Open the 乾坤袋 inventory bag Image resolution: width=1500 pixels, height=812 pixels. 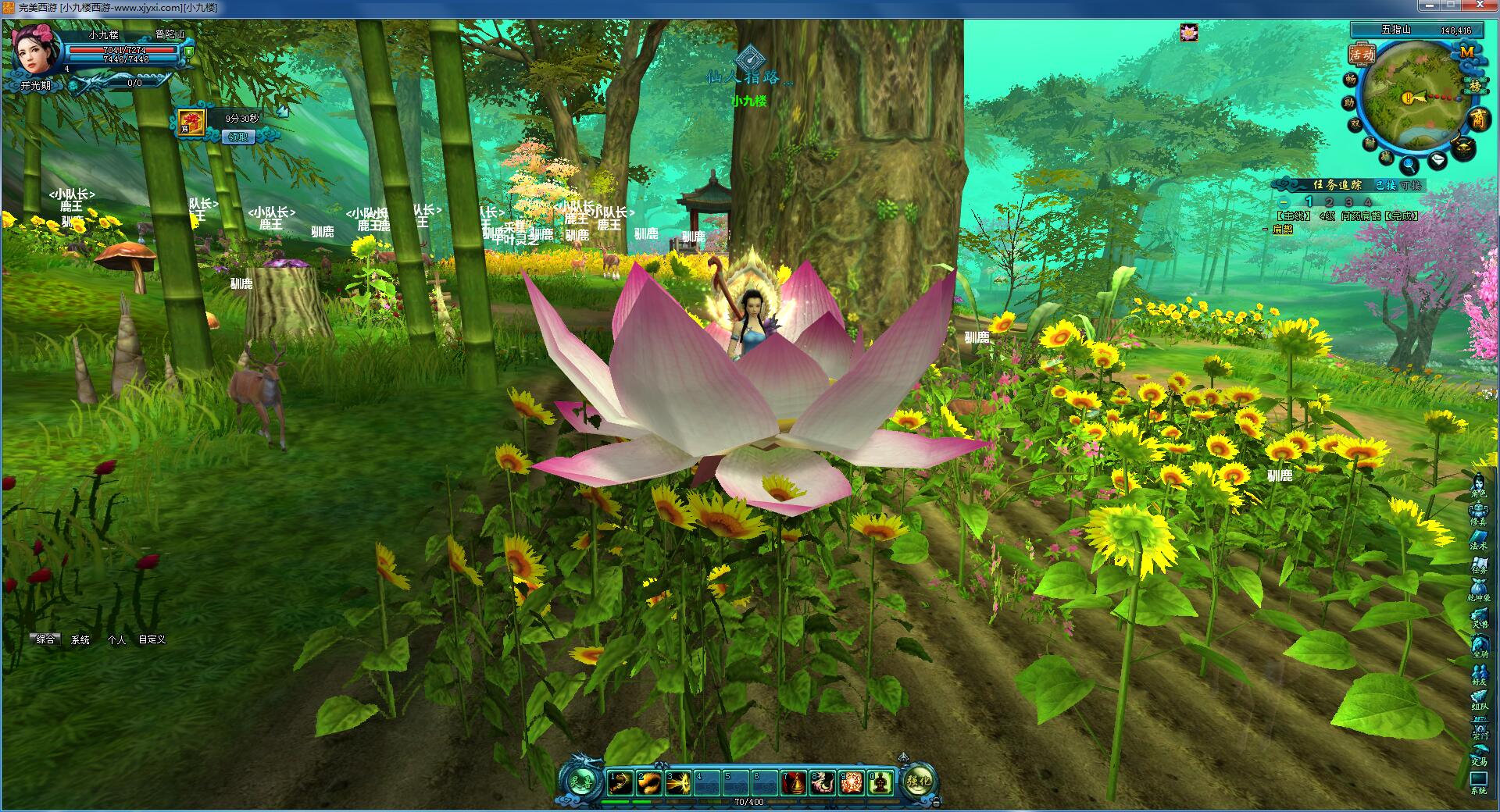click(x=1478, y=589)
